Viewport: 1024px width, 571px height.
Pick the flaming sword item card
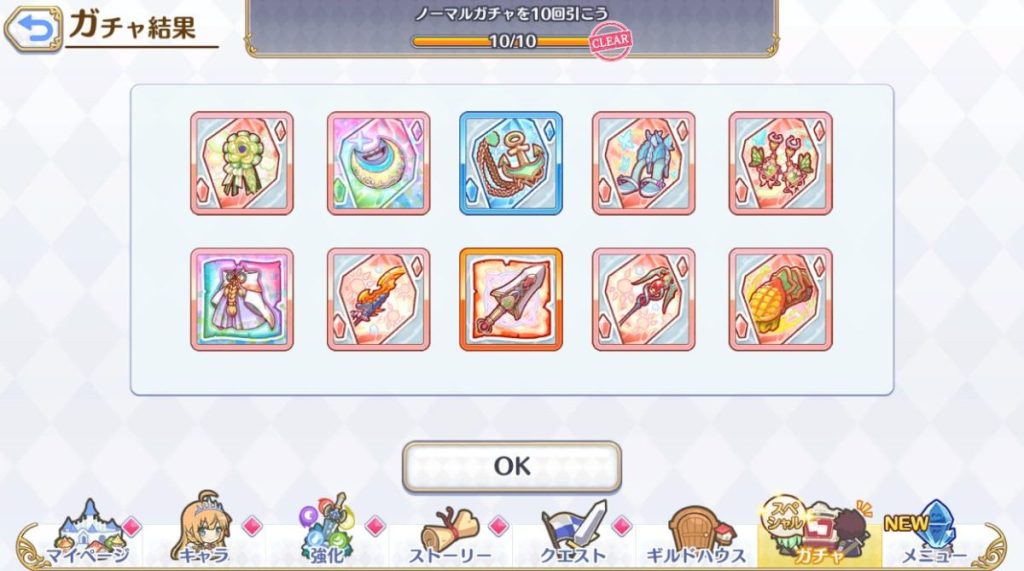click(378, 299)
